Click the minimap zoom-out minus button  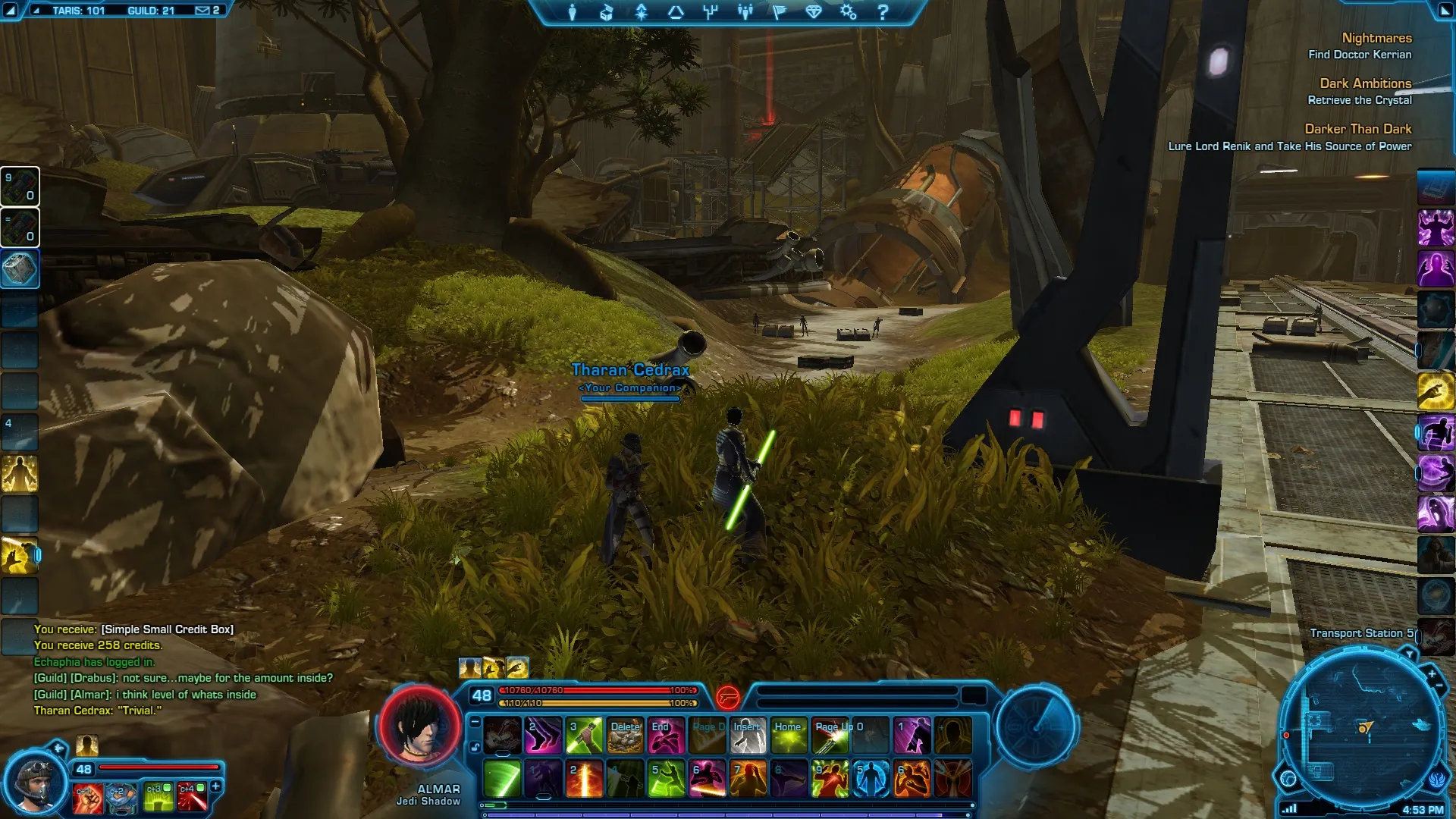coord(1439,687)
